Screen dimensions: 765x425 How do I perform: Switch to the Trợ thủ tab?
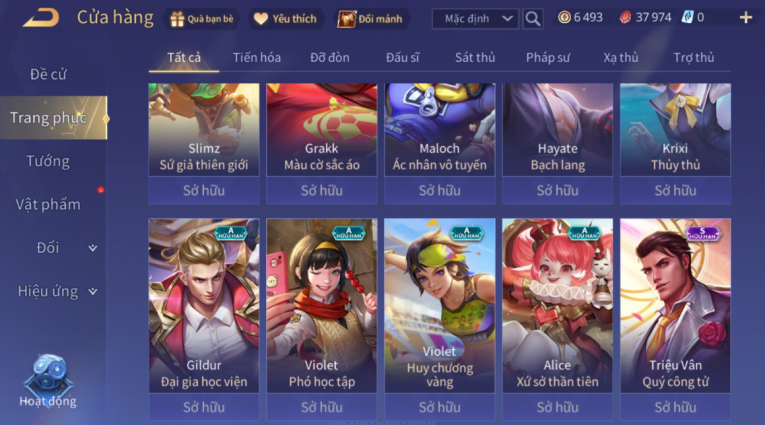coord(694,57)
